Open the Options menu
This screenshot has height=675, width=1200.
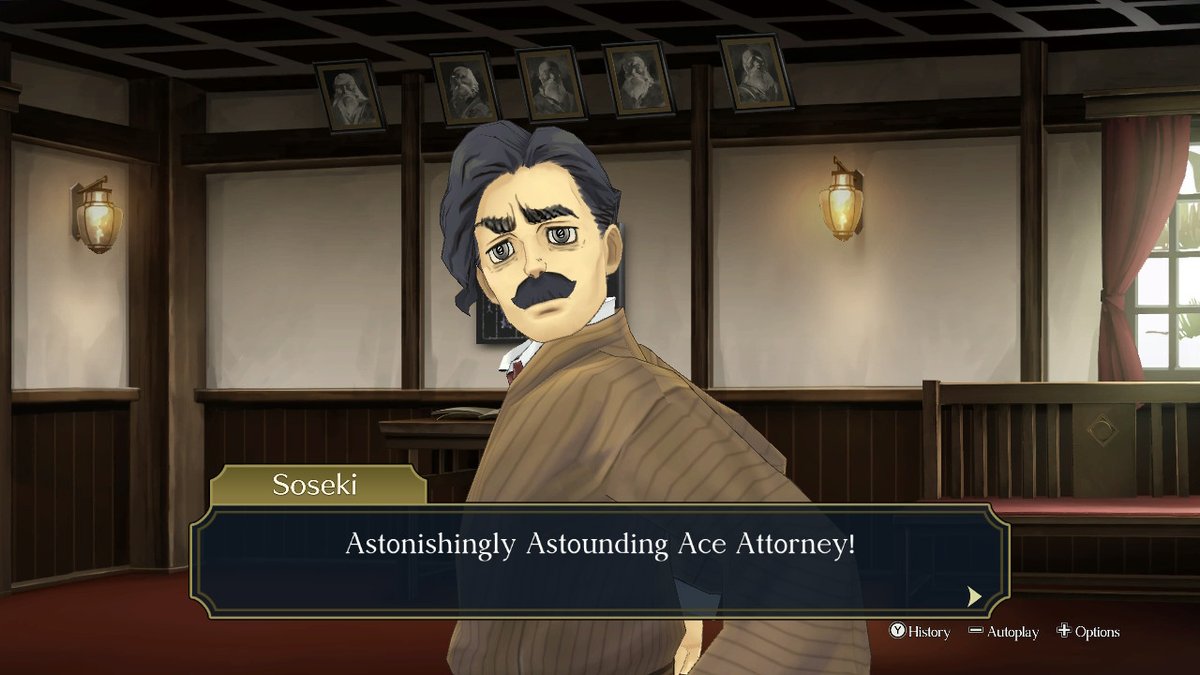(1088, 632)
